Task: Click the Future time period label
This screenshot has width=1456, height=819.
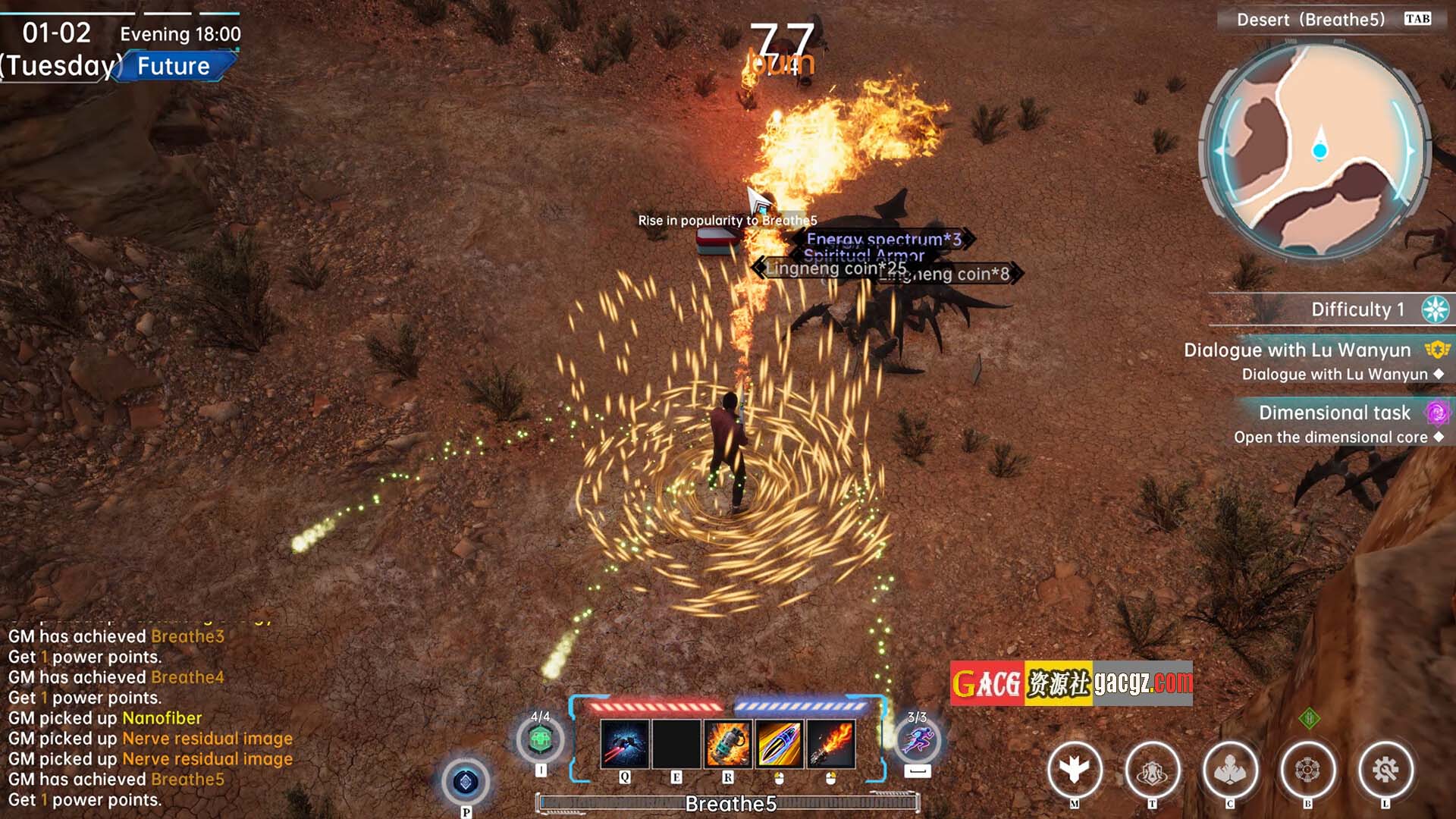Action: click(174, 66)
